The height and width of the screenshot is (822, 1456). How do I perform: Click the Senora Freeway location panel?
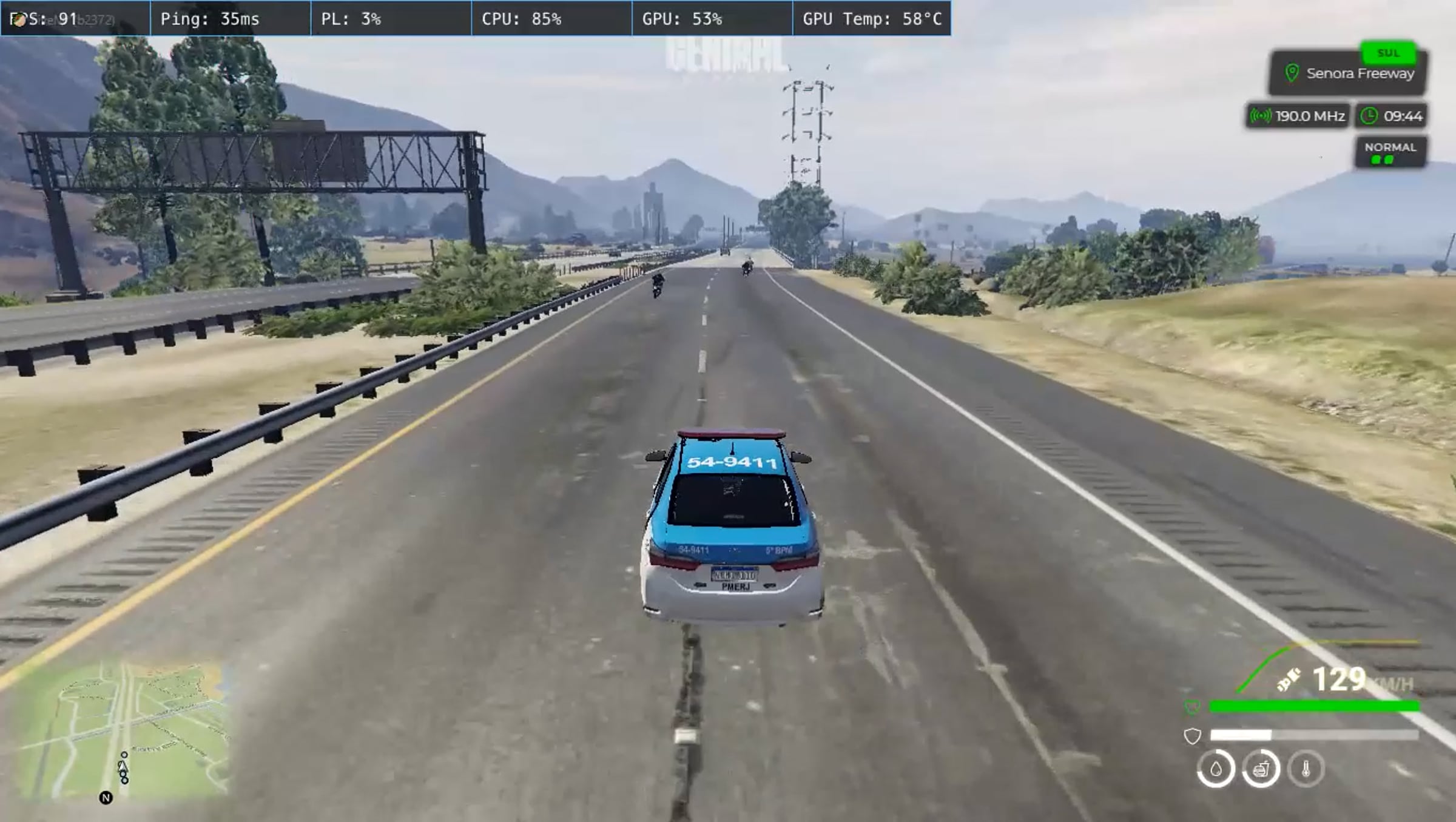tap(1348, 74)
